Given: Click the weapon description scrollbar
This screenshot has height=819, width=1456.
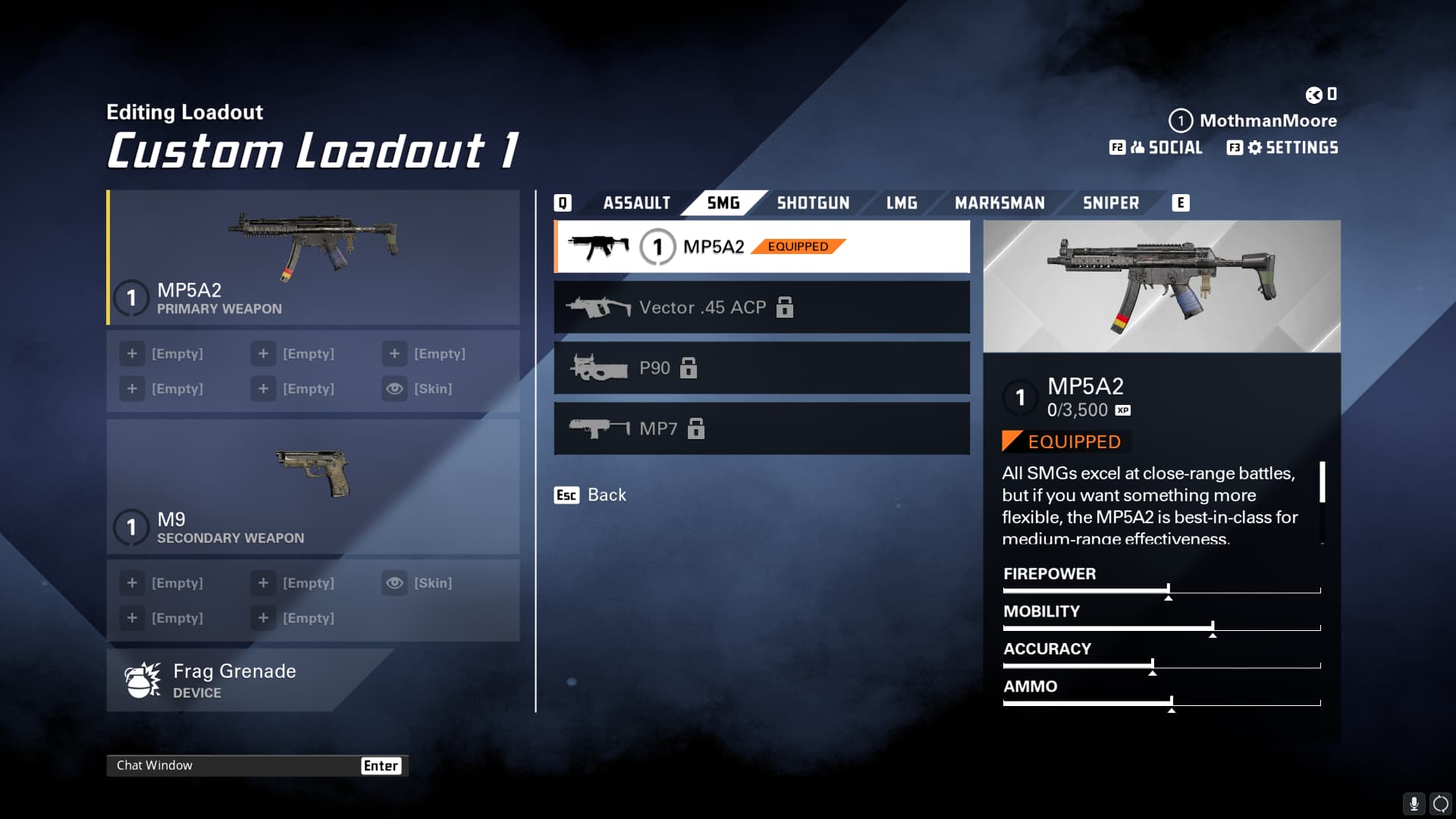Looking at the screenshot, I should click(1322, 483).
